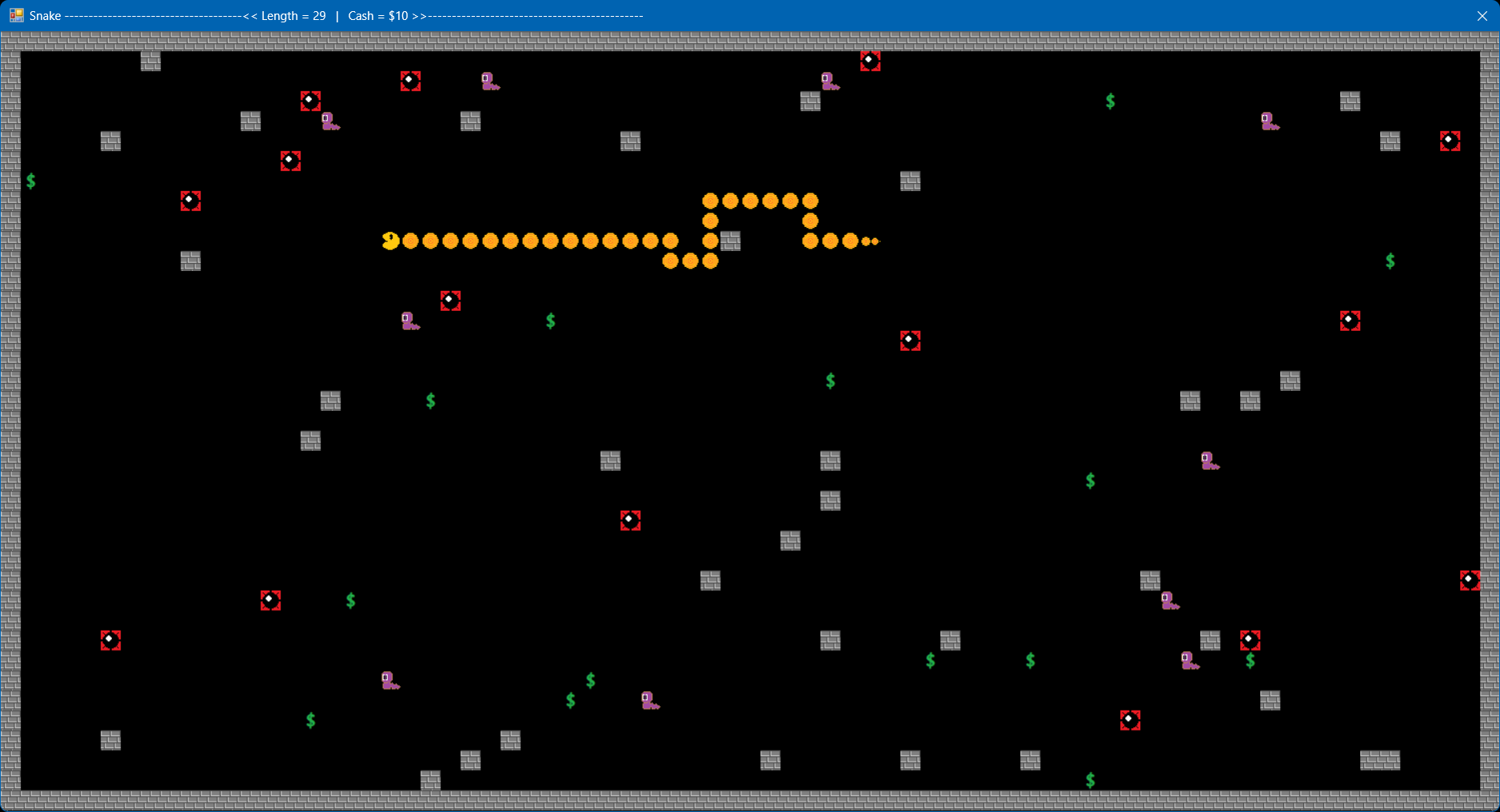The image size is (1500, 812).
Task: Select the purple mouse next to the lower-right mine
Action: click(1189, 662)
